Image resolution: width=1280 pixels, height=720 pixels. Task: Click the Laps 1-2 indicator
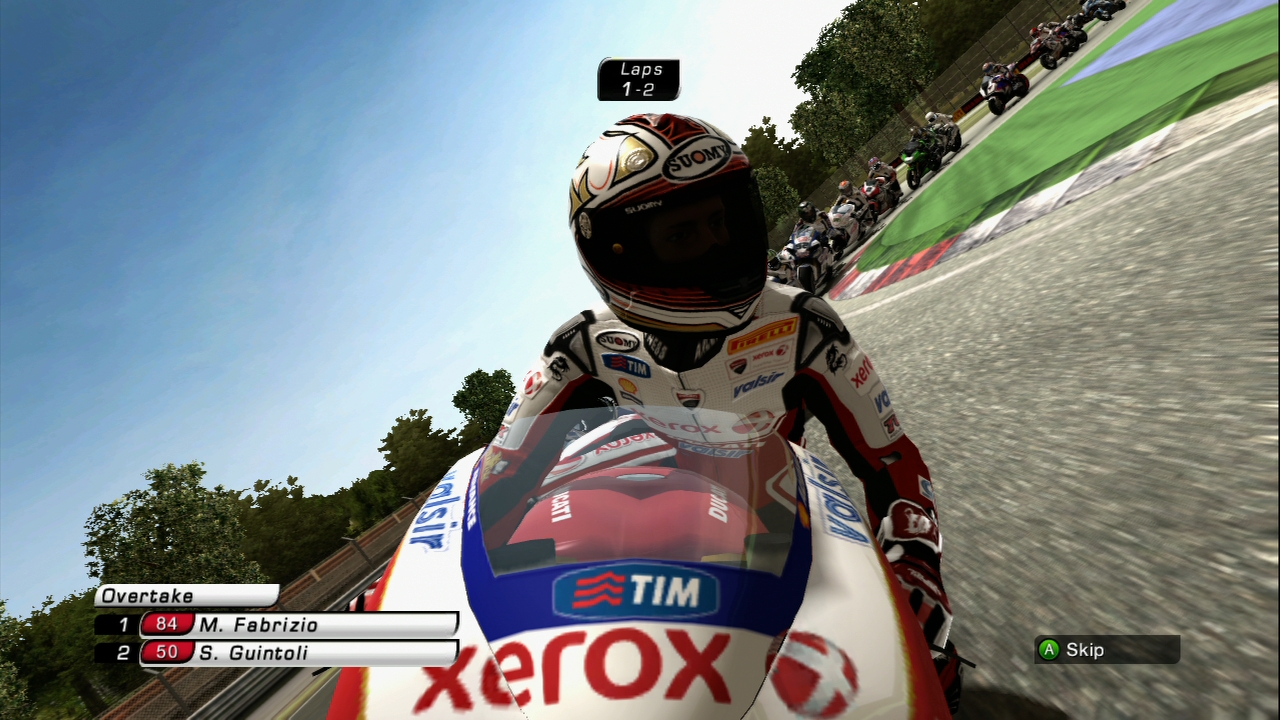(x=638, y=79)
